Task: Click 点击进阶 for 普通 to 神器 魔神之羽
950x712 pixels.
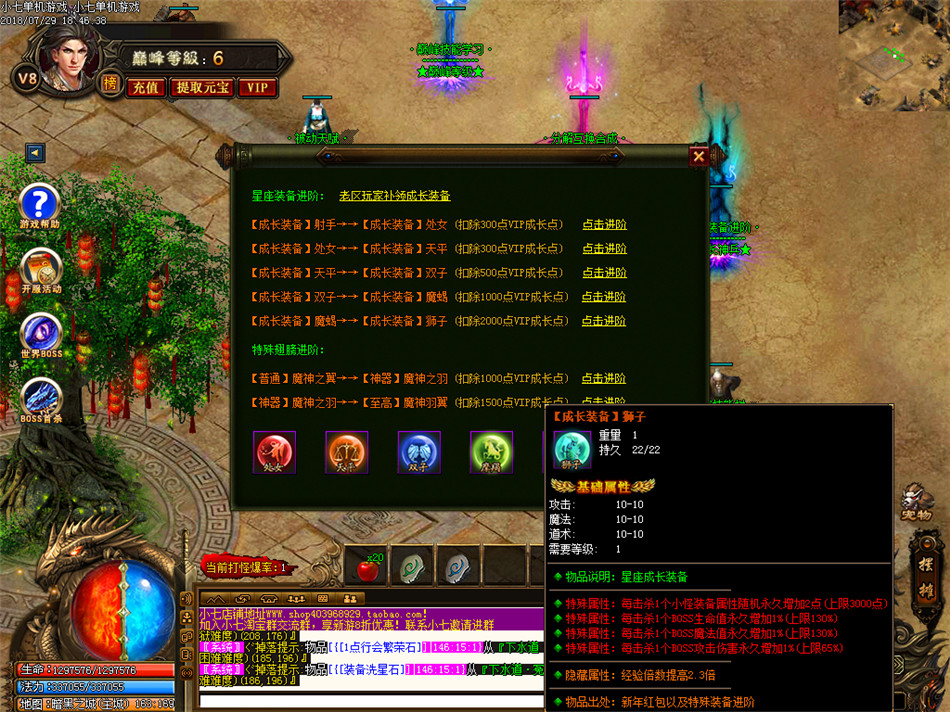Action: point(604,379)
